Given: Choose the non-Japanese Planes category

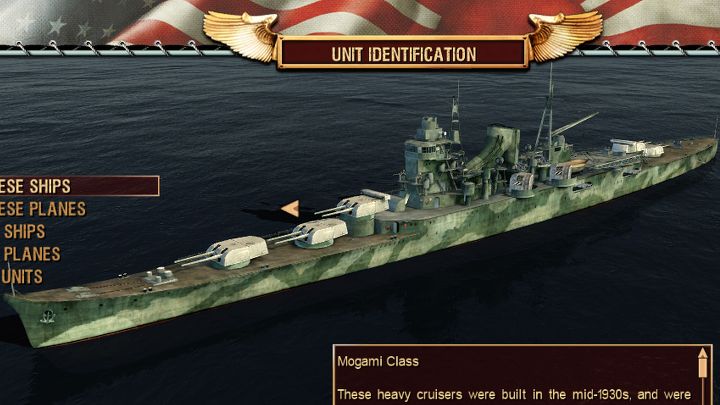Looking at the screenshot, I should click(x=30, y=254).
